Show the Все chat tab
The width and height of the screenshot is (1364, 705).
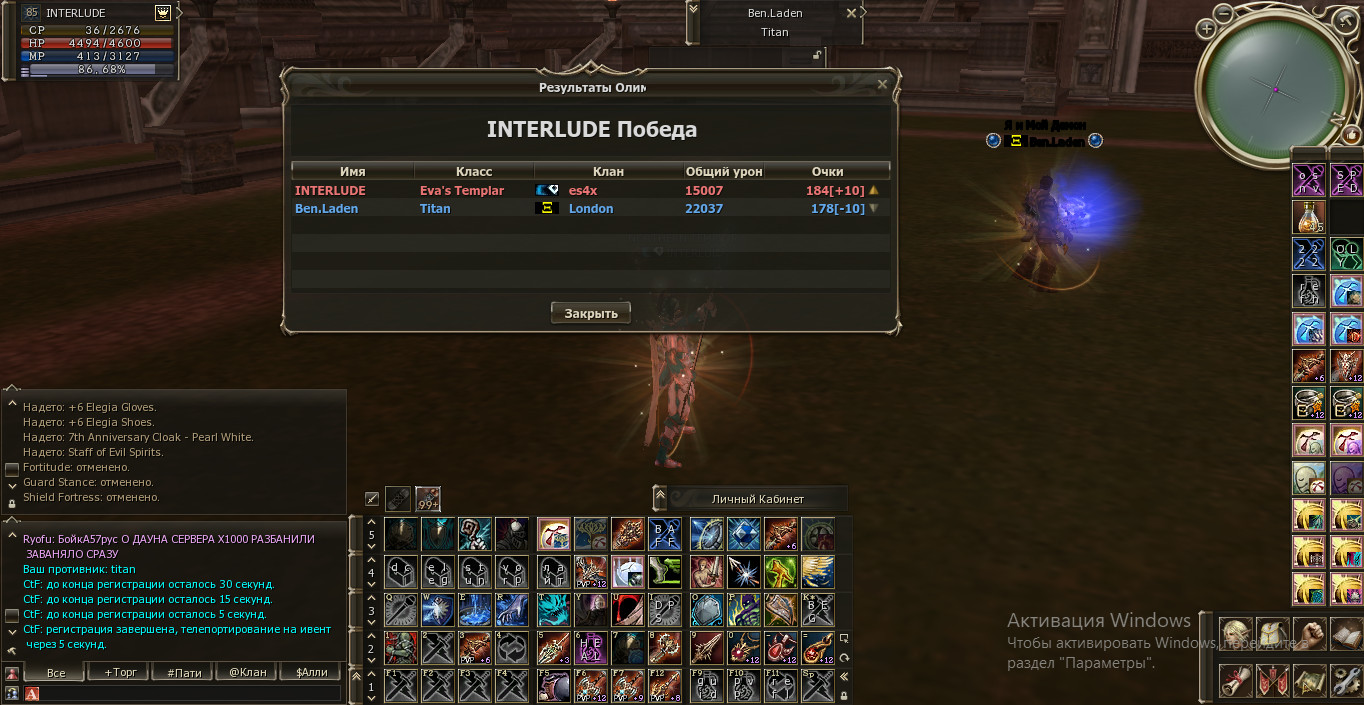pyautogui.click(x=56, y=672)
